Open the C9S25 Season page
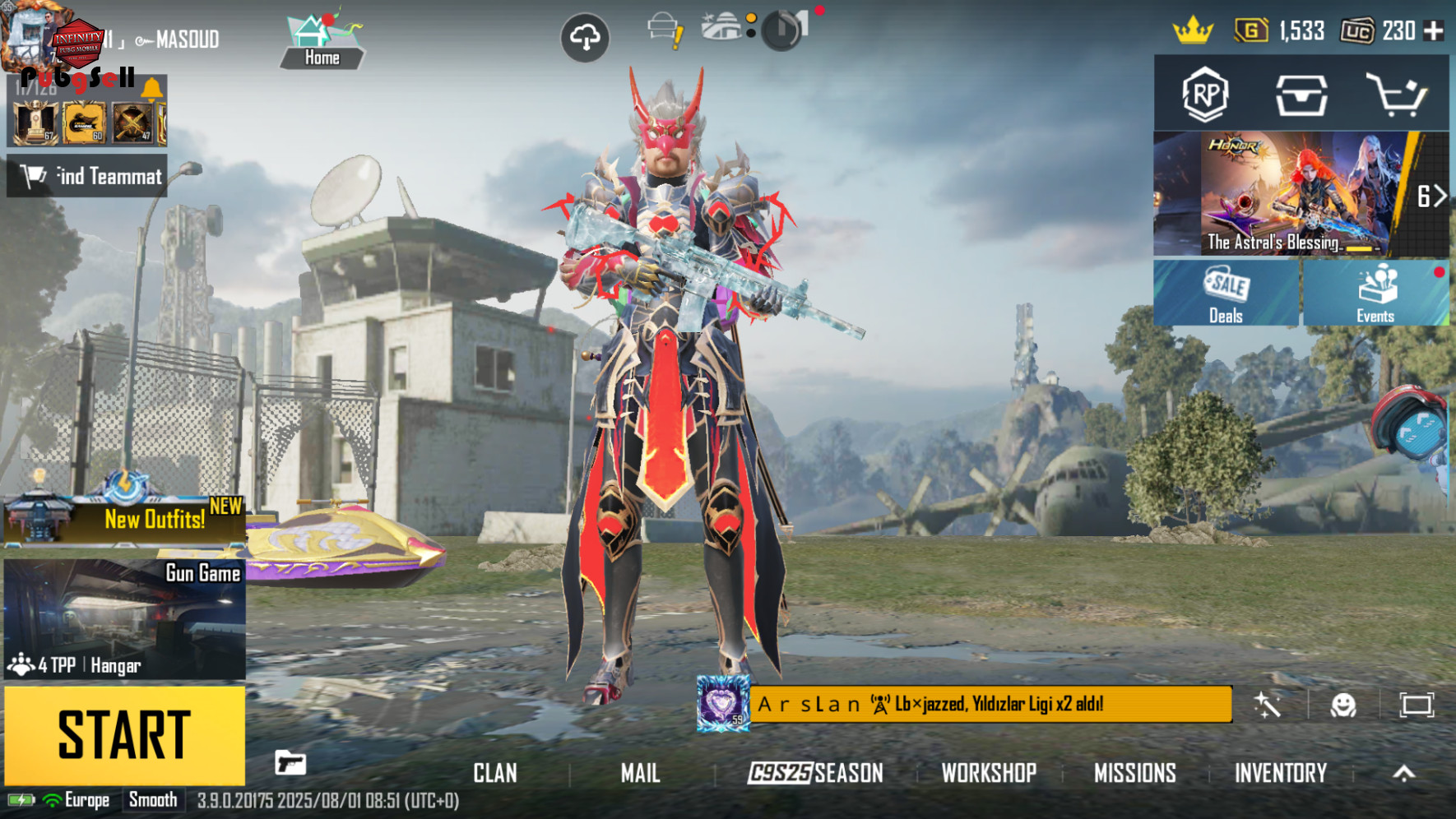 point(815,773)
